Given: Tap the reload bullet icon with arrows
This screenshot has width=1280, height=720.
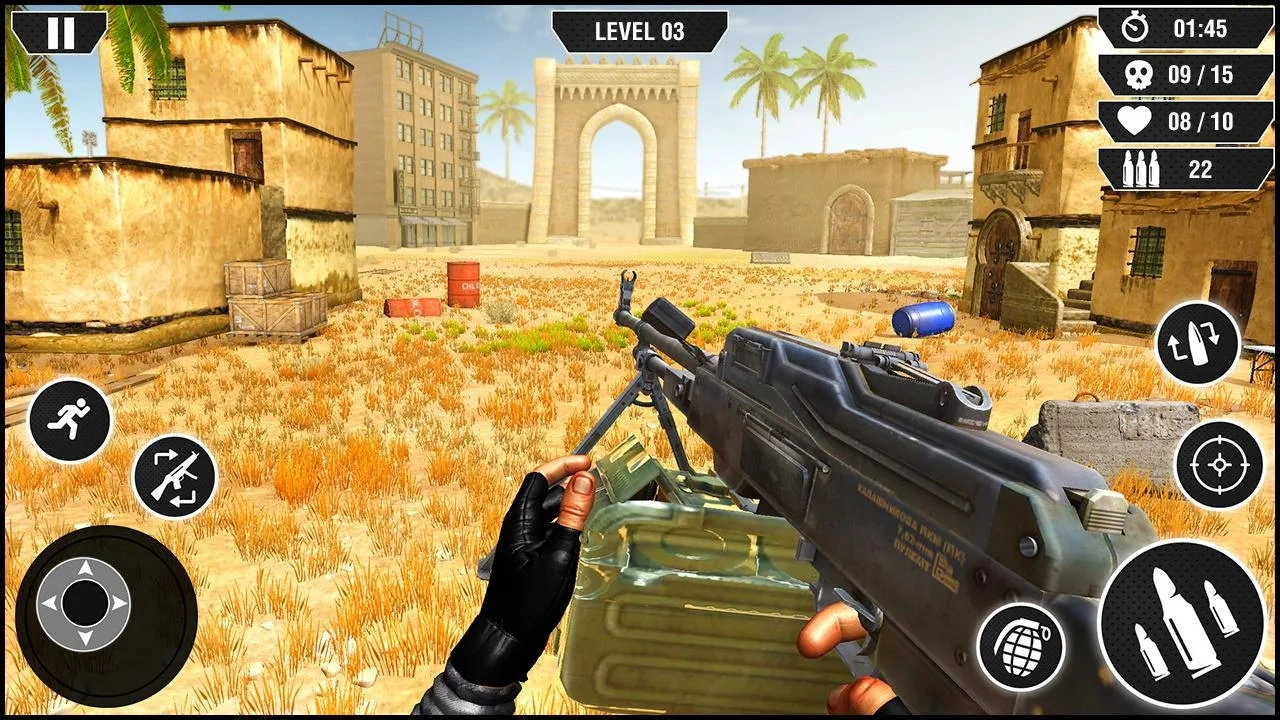Looking at the screenshot, I should click(1196, 344).
